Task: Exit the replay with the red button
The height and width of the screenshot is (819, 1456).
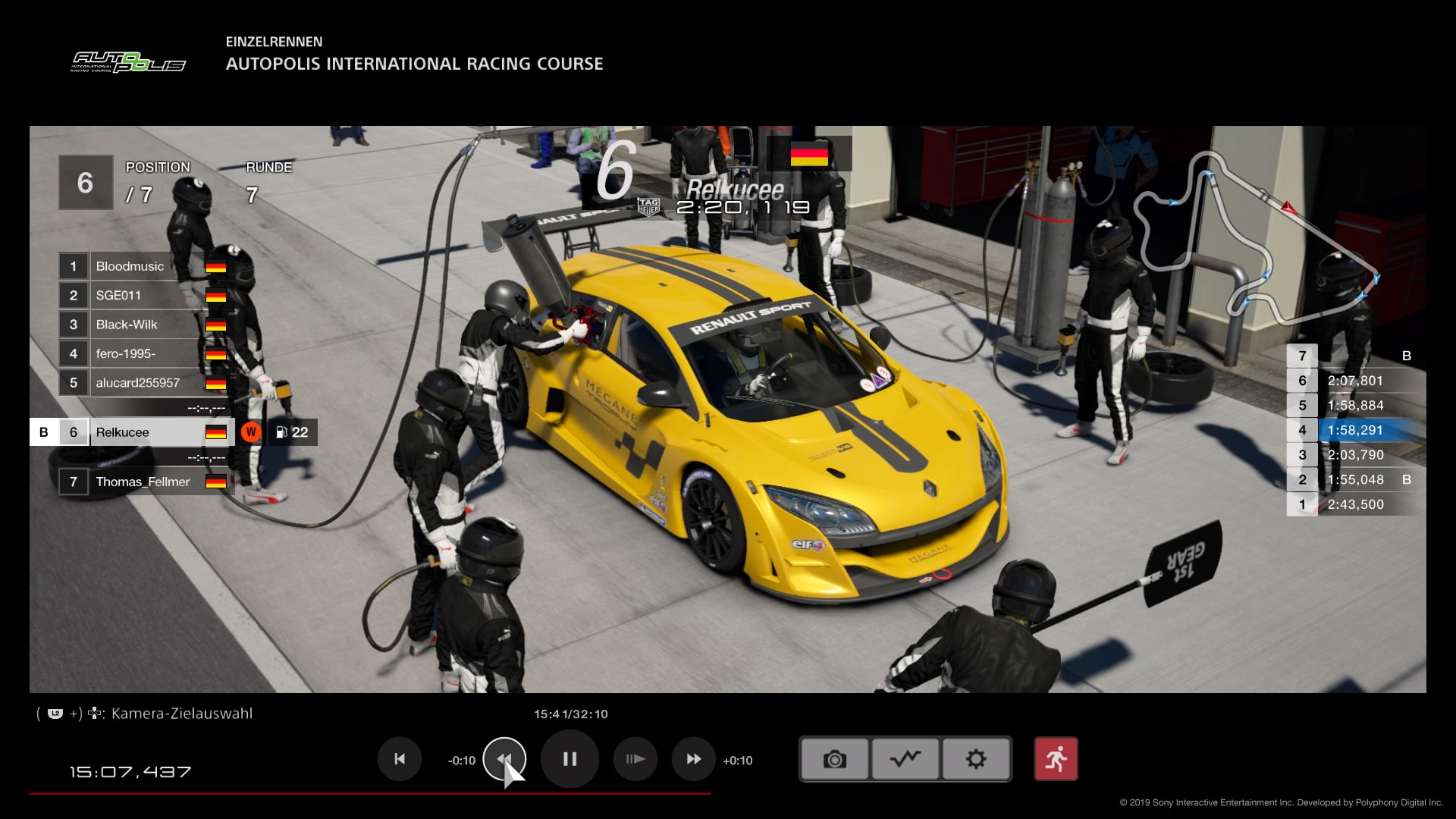Action: [x=1056, y=759]
